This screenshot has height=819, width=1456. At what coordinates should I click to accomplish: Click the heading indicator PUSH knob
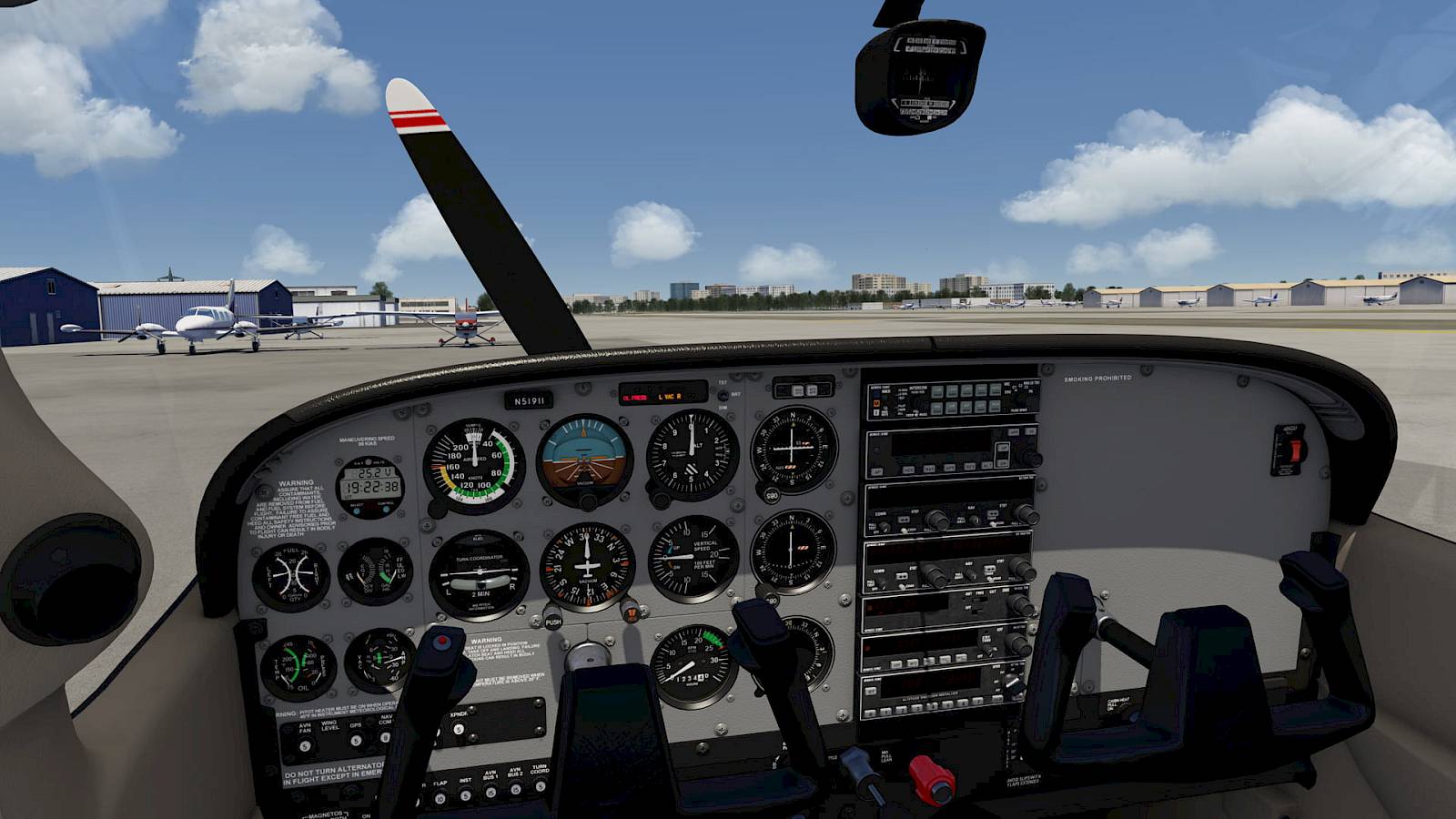tap(552, 619)
